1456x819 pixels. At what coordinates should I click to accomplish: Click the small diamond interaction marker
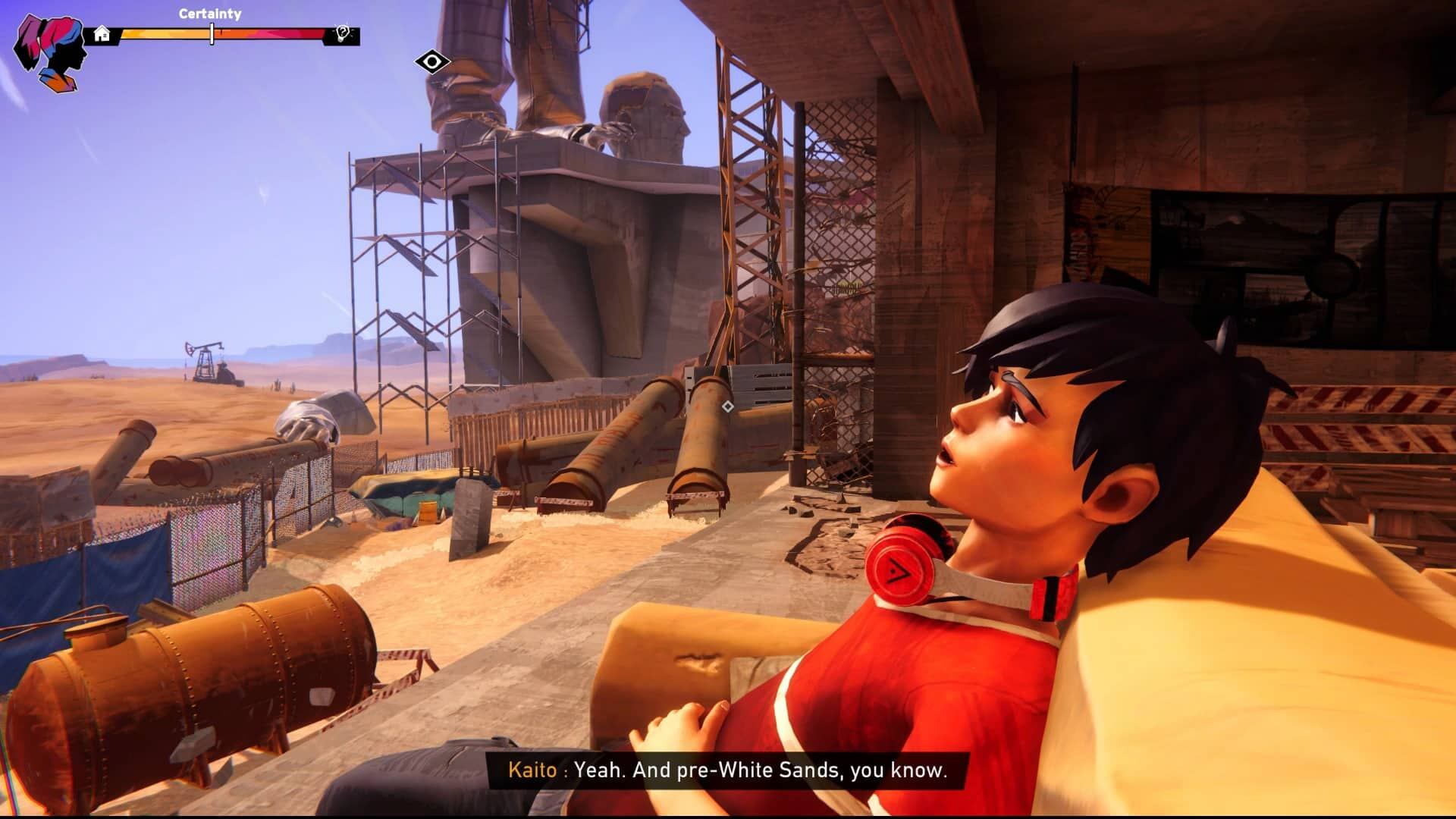pos(727,406)
